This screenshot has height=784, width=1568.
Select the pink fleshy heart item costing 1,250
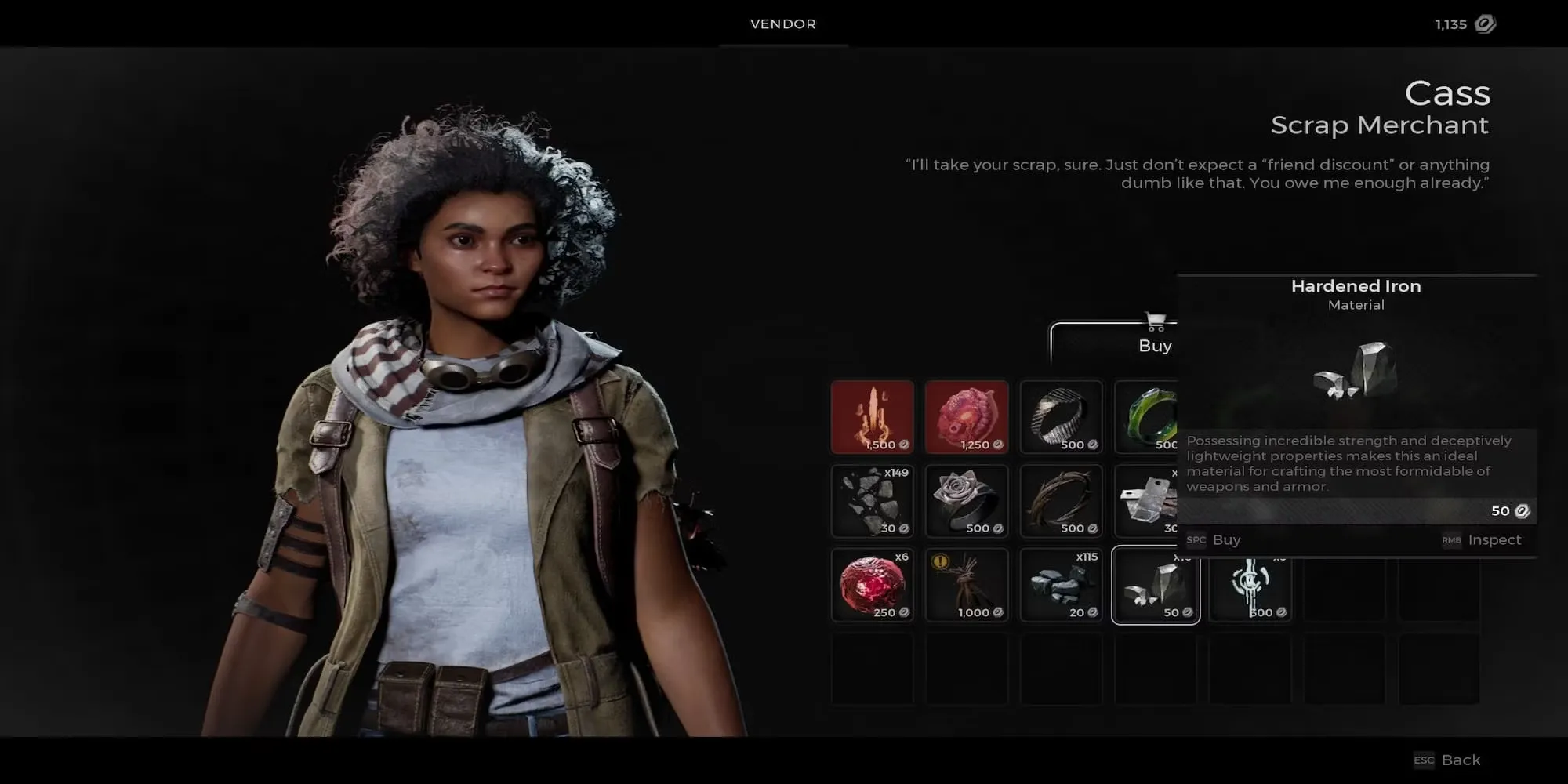pos(967,417)
